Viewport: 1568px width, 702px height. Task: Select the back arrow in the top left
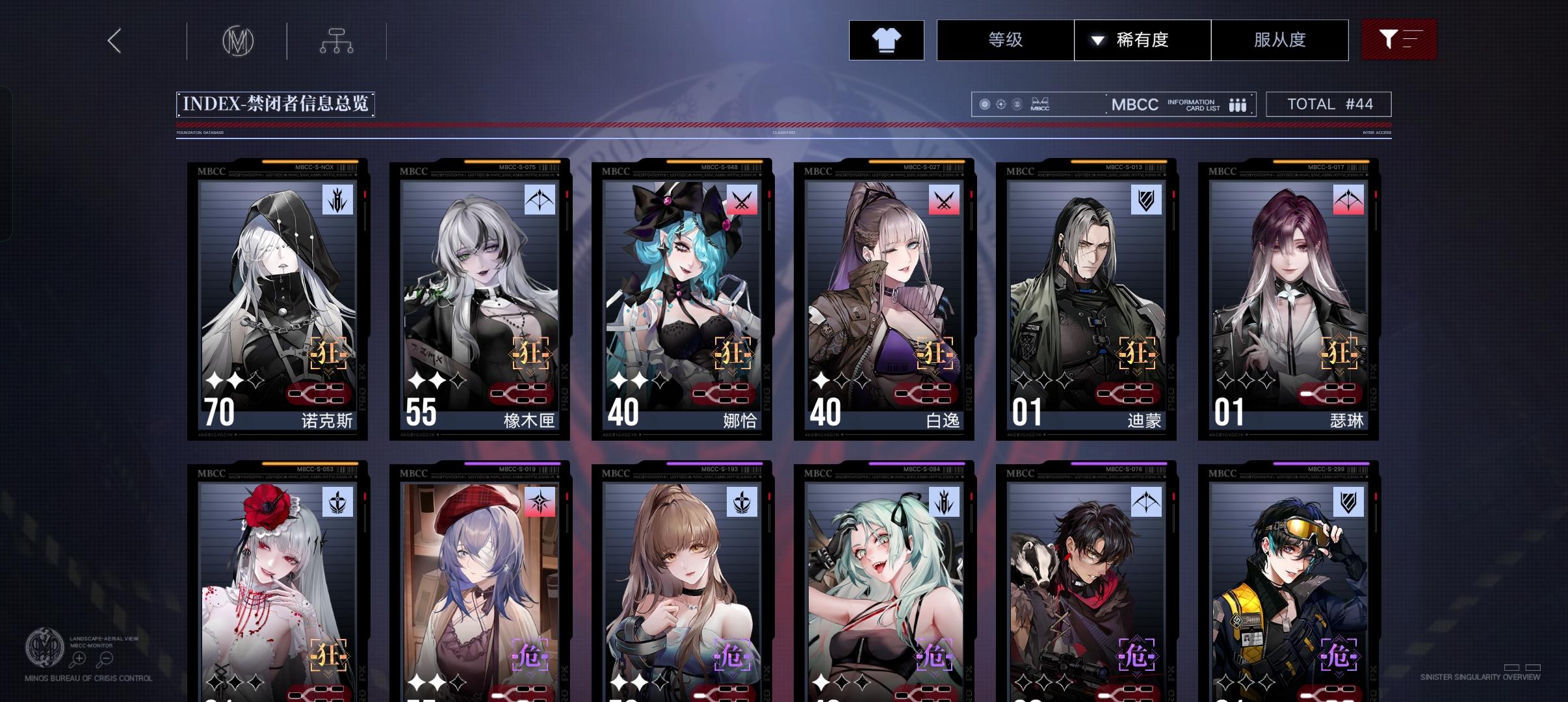click(114, 40)
